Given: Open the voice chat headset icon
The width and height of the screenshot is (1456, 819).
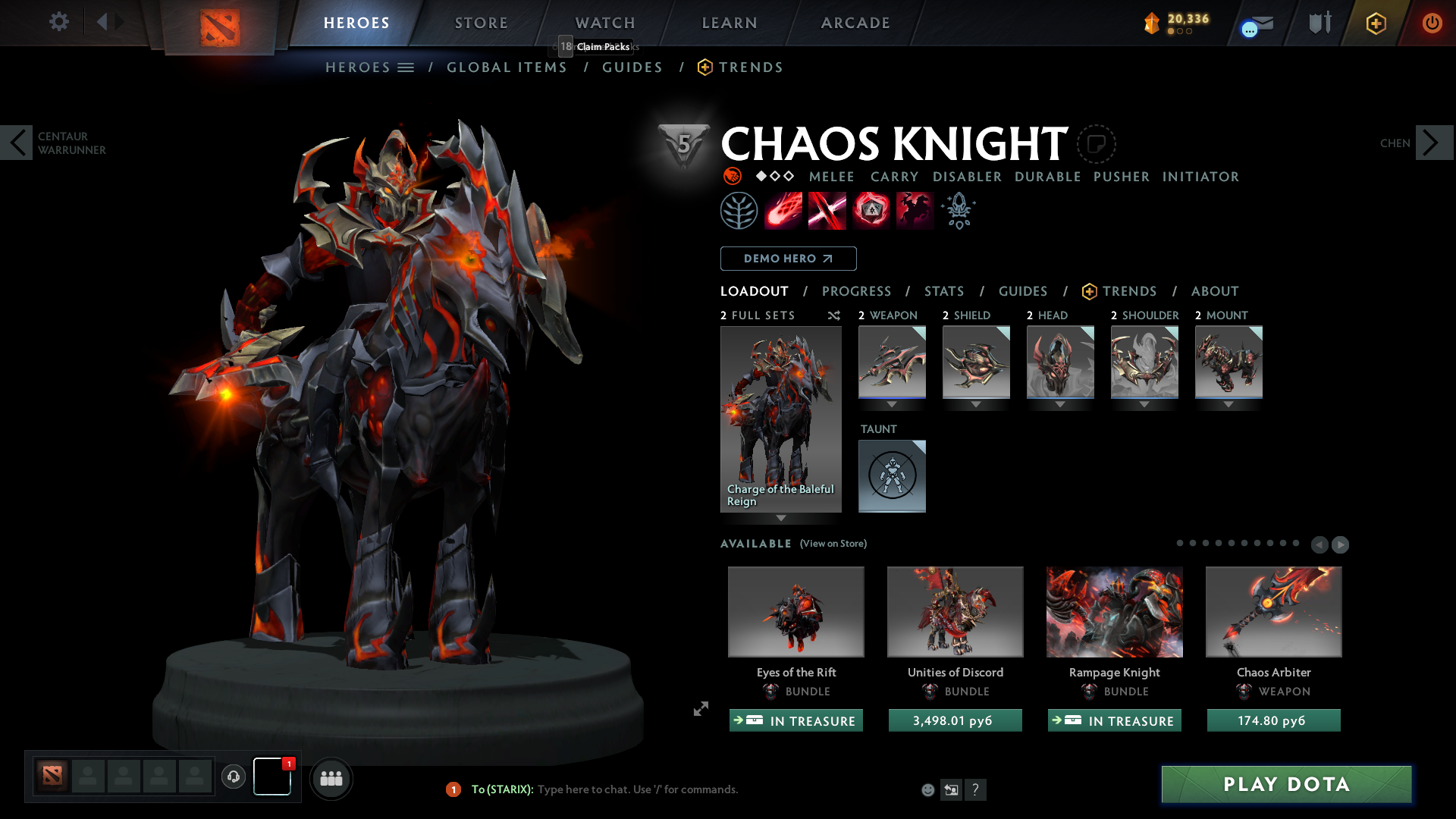Looking at the screenshot, I should [x=233, y=777].
